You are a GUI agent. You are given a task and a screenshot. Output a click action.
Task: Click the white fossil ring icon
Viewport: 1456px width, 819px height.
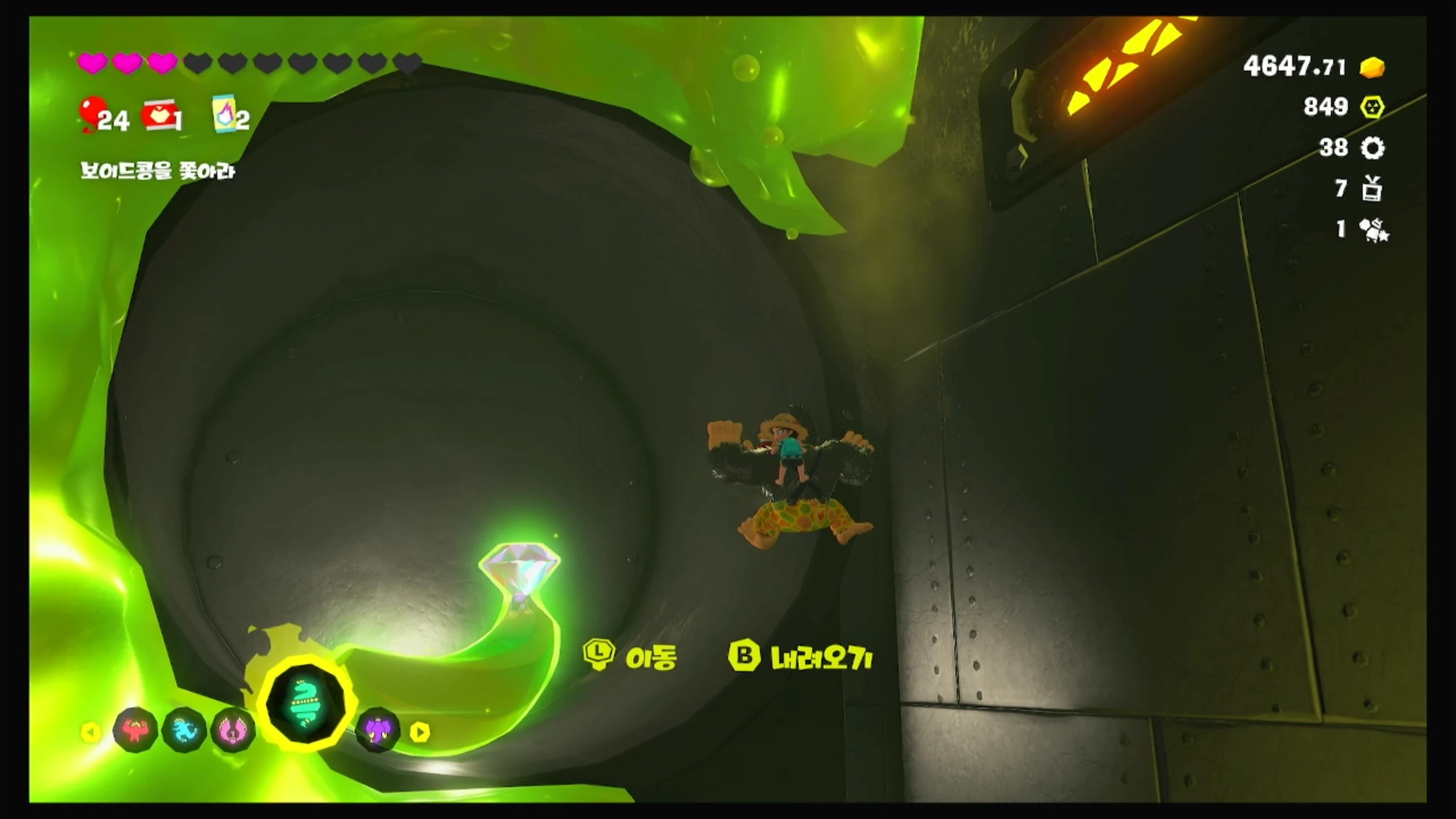pos(1372,148)
